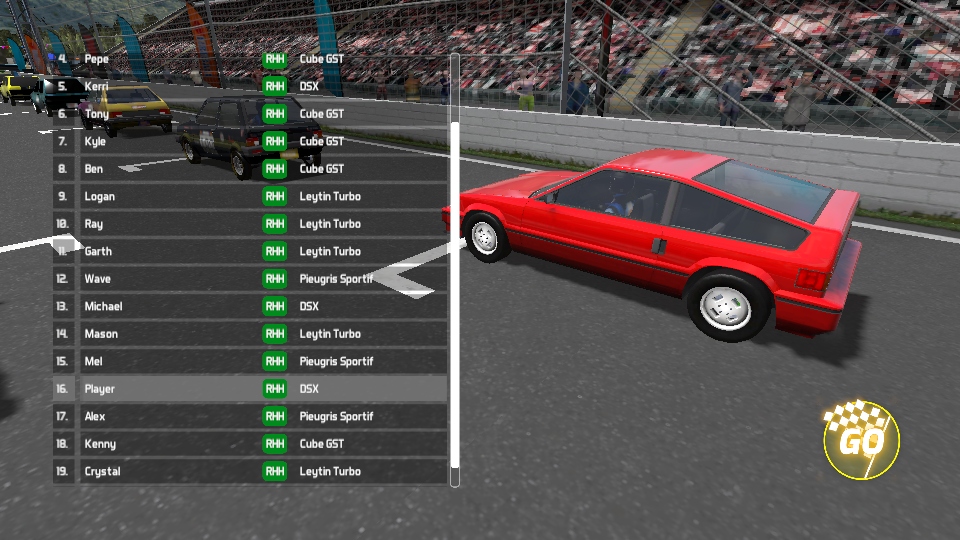Select Garth's Leytin Turbo row
Image resolution: width=960 pixels, height=540 pixels.
coord(250,251)
